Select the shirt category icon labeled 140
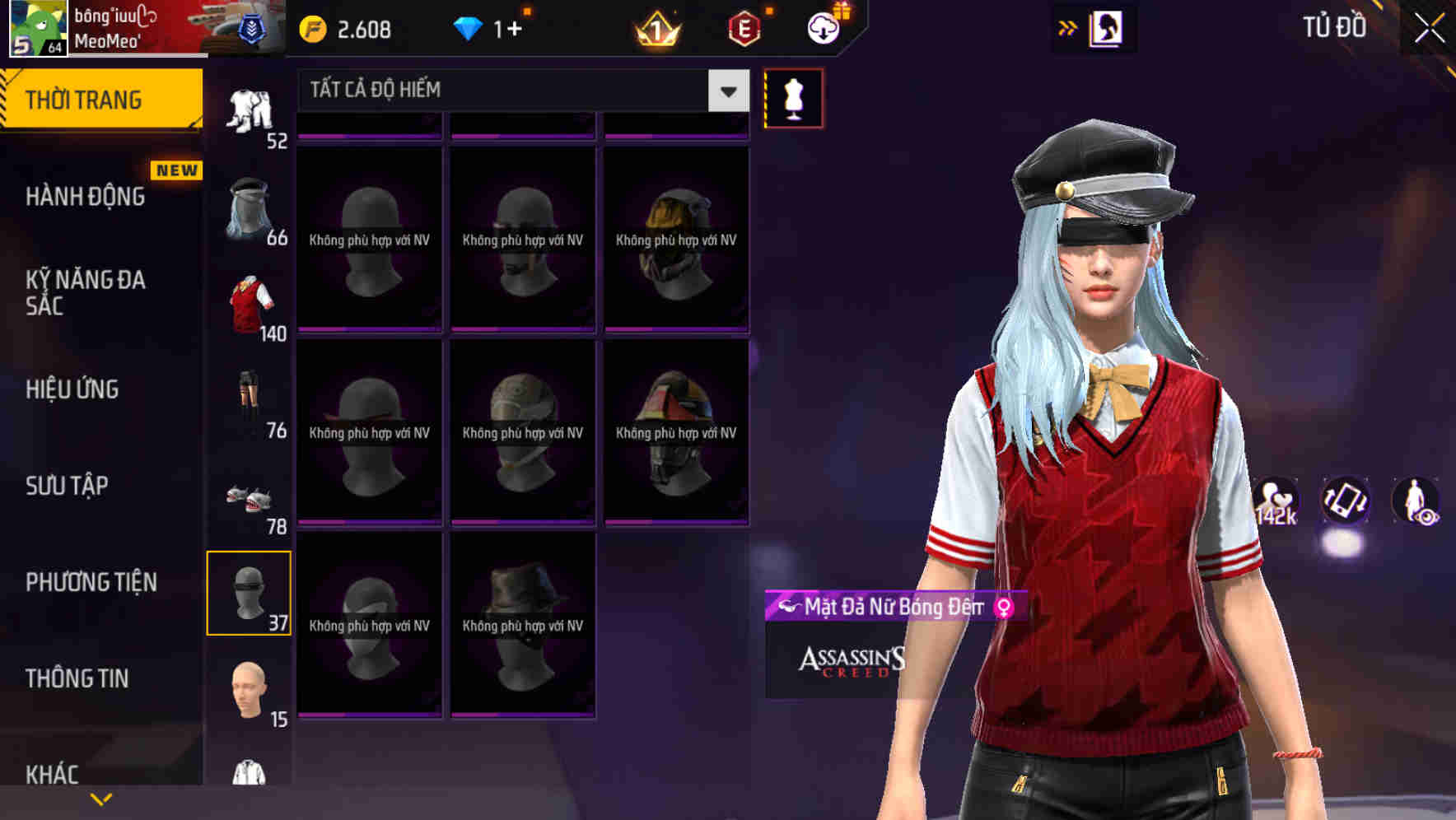Screen dimensions: 1456x820 (250, 305)
